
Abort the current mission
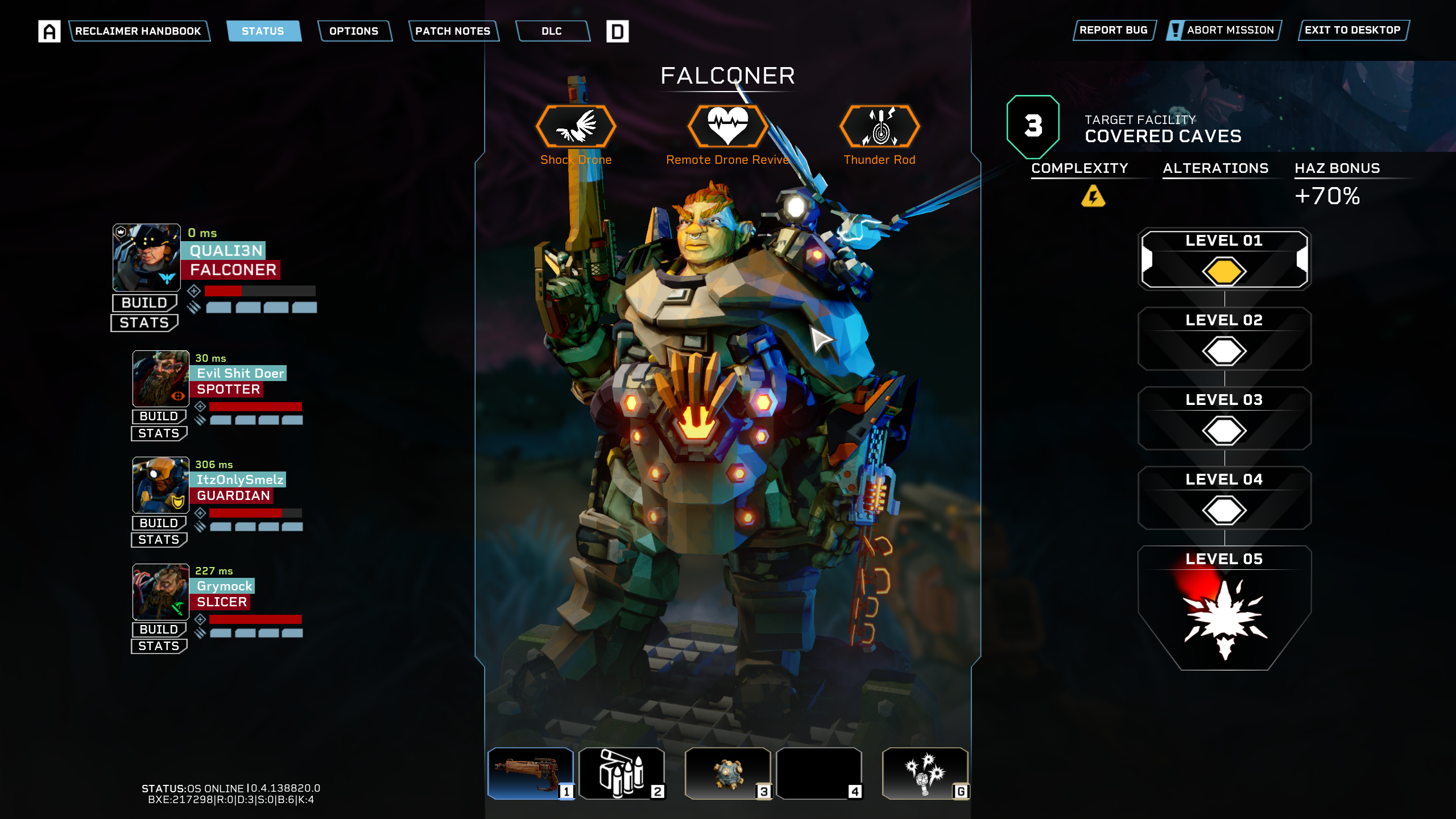1224,30
